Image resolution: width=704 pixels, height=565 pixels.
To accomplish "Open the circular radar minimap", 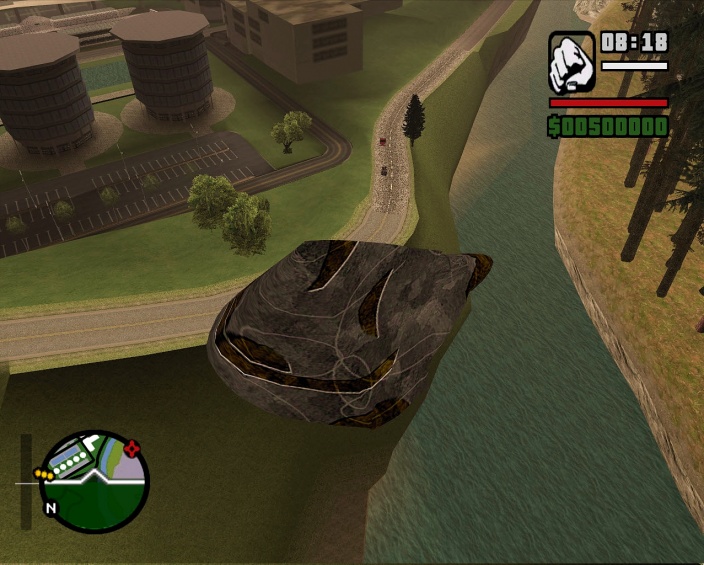I will [95, 482].
